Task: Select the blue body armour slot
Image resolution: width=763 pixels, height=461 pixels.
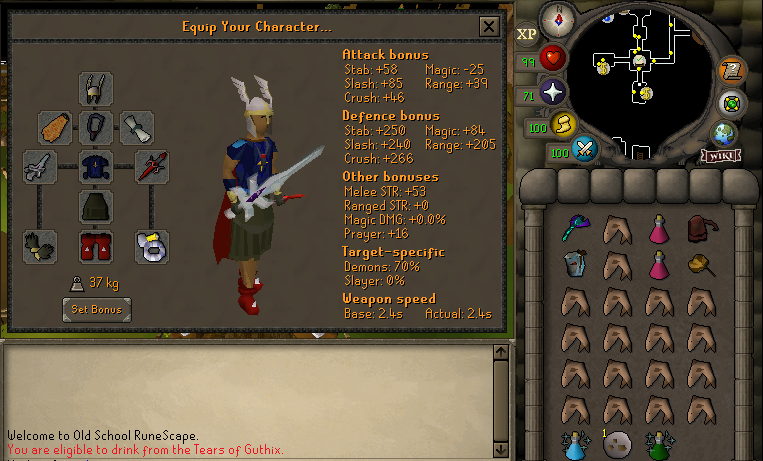Action: tap(96, 166)
